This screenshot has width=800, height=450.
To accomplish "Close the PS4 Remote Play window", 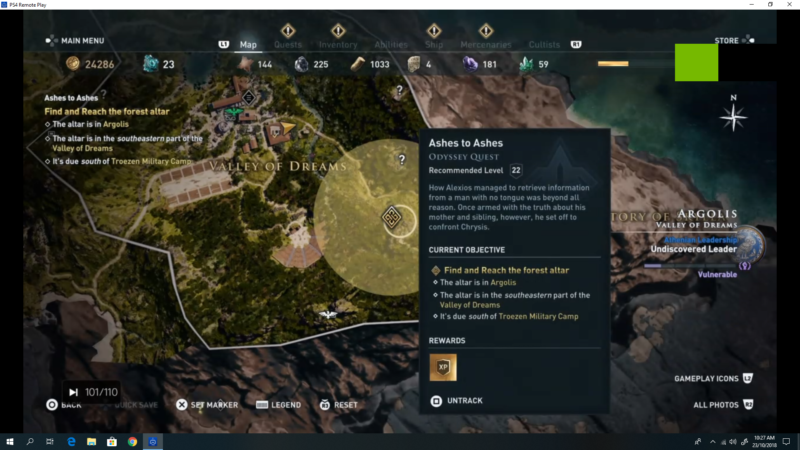I will tap(787, 4).
